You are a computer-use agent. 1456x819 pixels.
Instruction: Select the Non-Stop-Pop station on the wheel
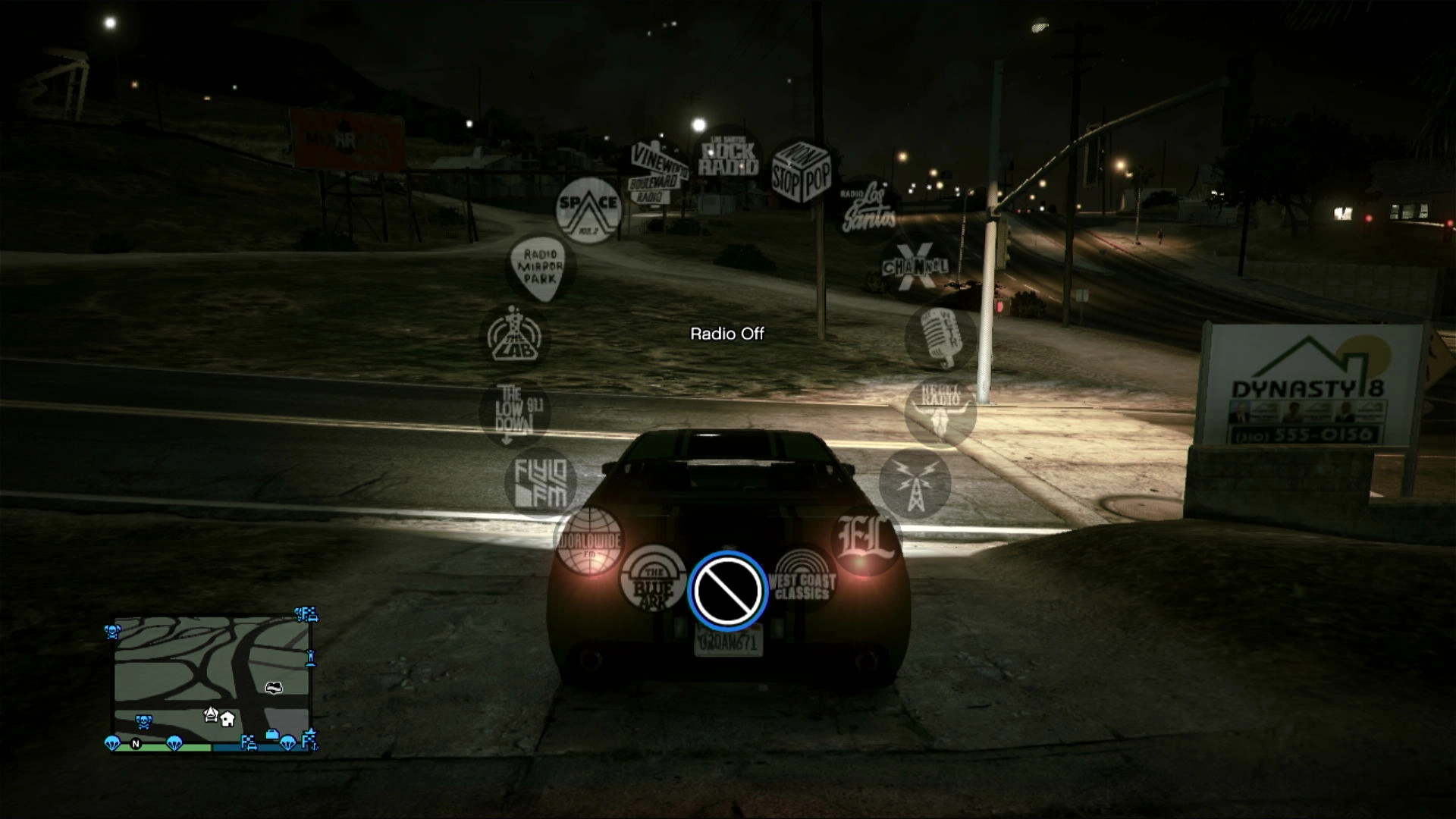click(x=802, y=172)
